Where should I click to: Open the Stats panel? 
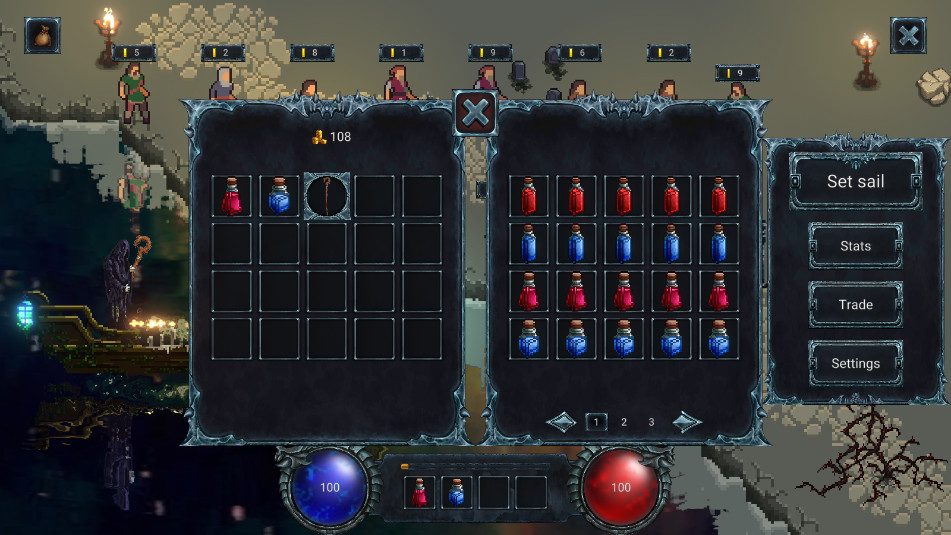click(x=855, y=246)
